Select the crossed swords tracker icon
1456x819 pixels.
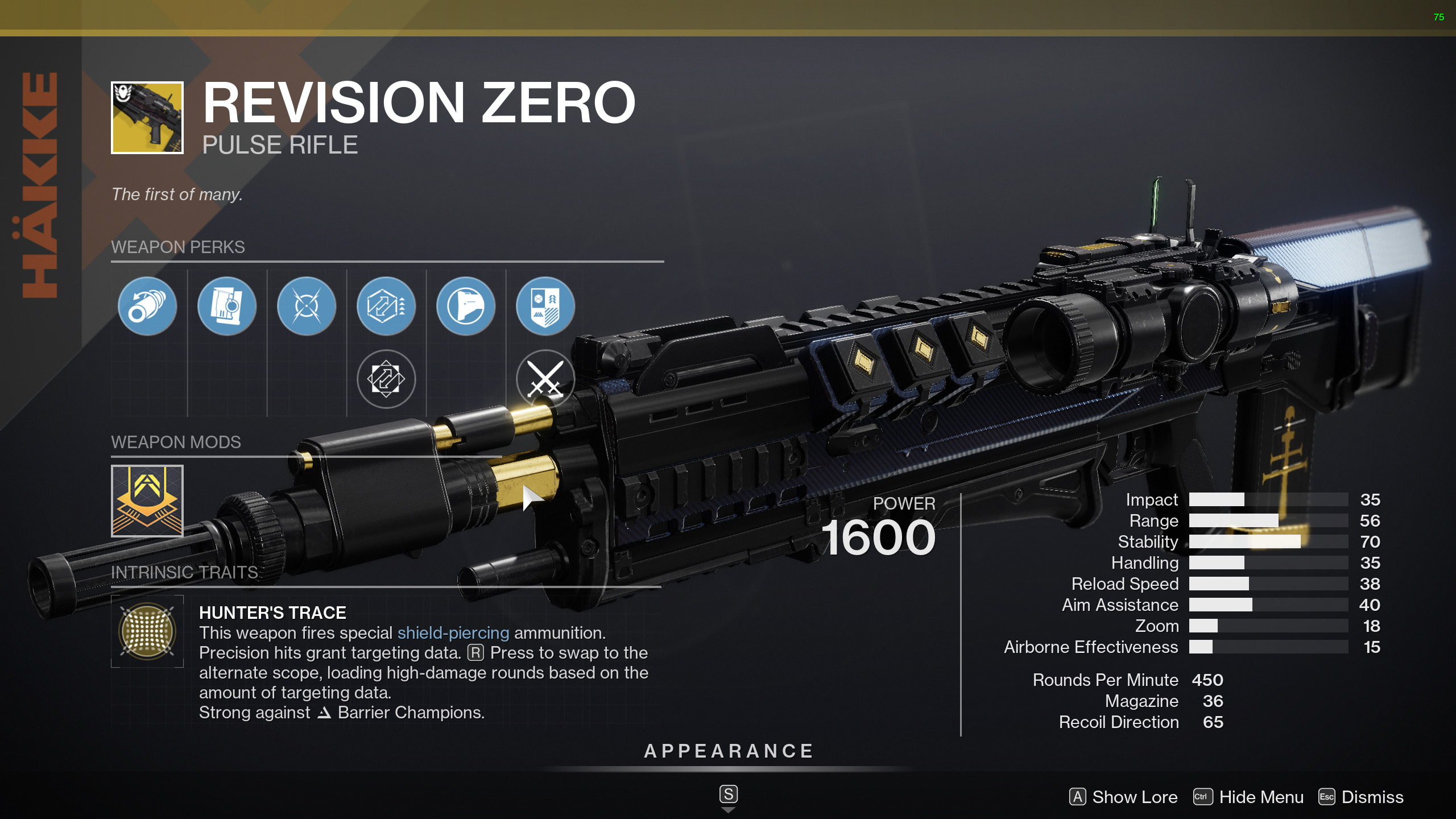click(x=545, y=379)
